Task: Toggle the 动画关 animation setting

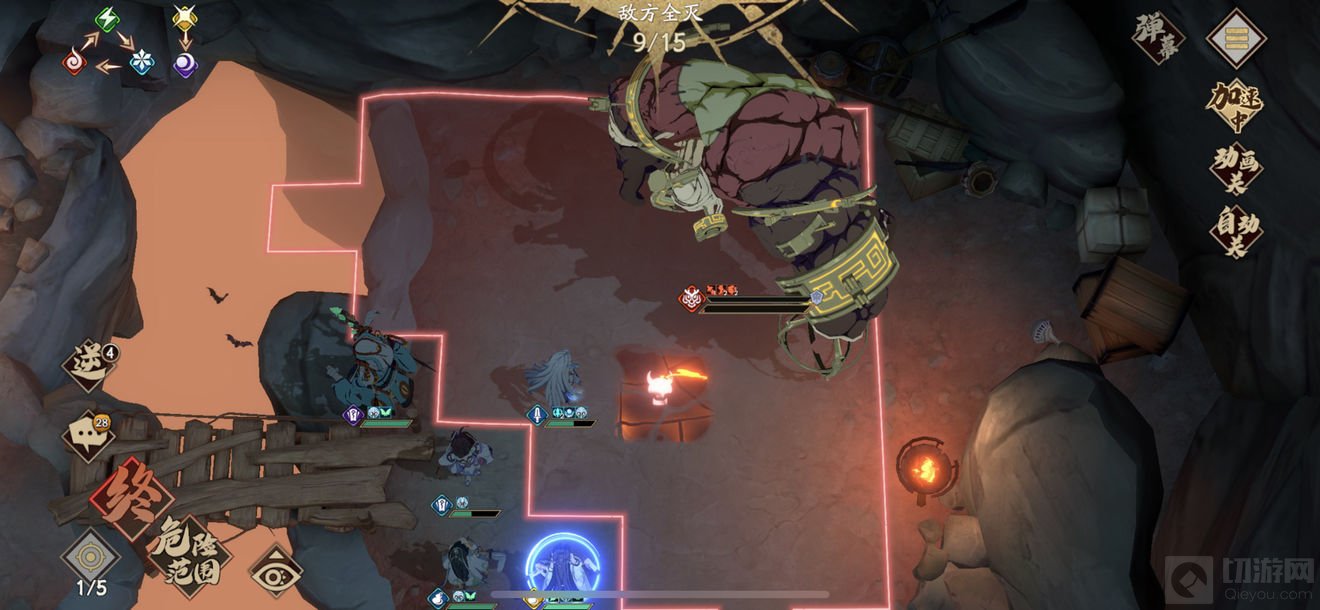Action: 1236,168
